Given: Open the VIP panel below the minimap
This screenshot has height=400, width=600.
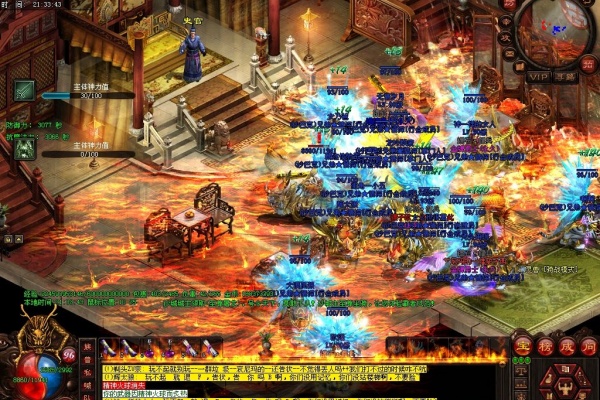Looking at the screenshot, I should pyautogui.click(x=539, y=76).
